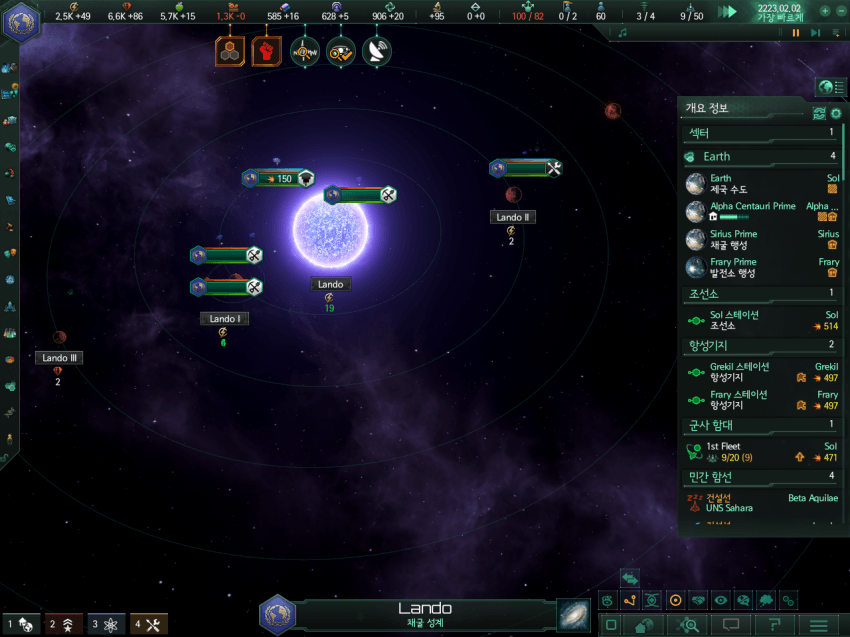This screenshot has height=637, width=850.
Task: Open outliner settings gear icon
Action: pyautogui.click(x=836, y=113)
